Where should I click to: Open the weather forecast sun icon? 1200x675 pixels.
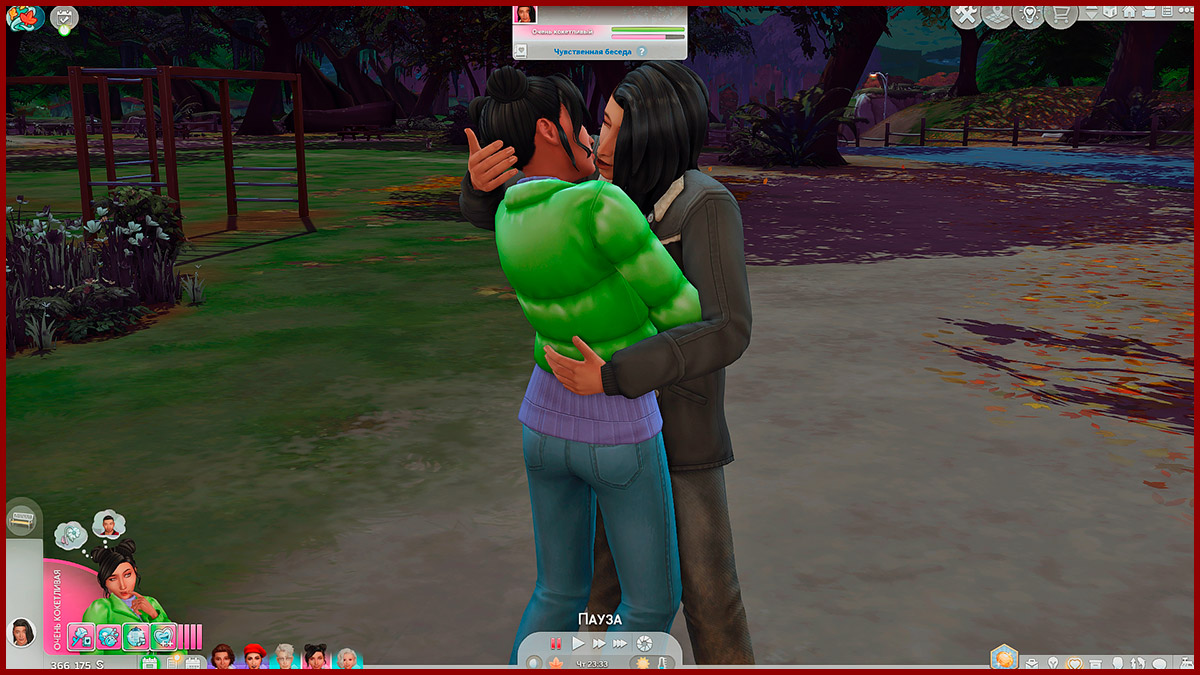[x=640, y=664]
